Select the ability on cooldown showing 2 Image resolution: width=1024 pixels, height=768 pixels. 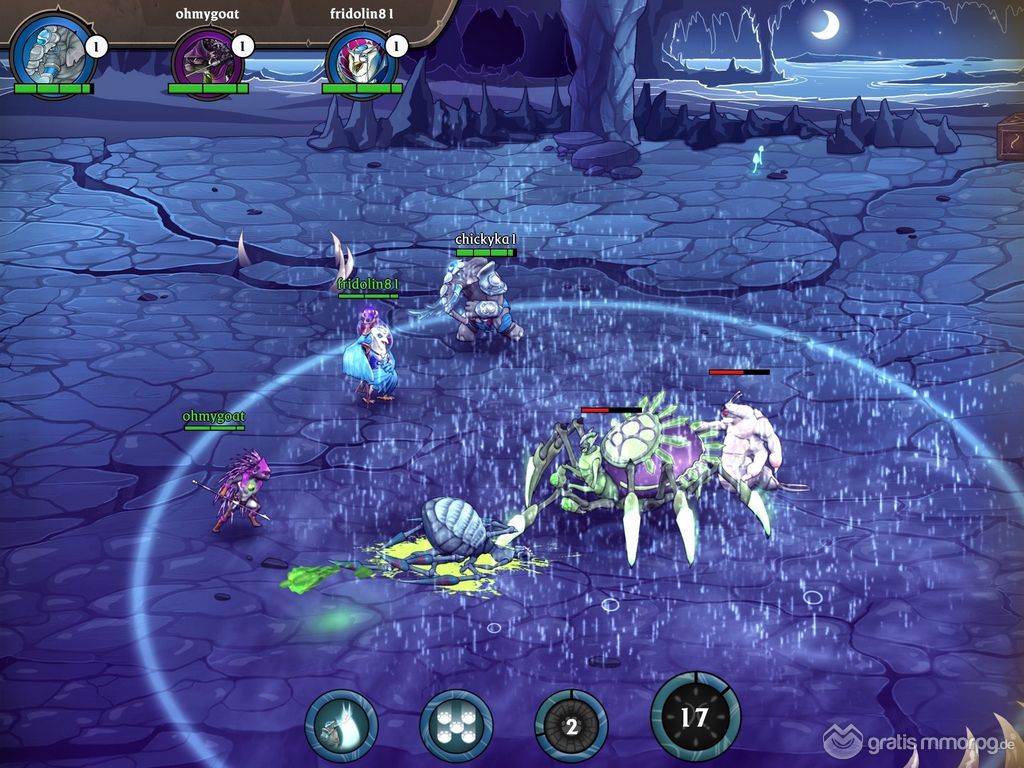coord(571,725)
